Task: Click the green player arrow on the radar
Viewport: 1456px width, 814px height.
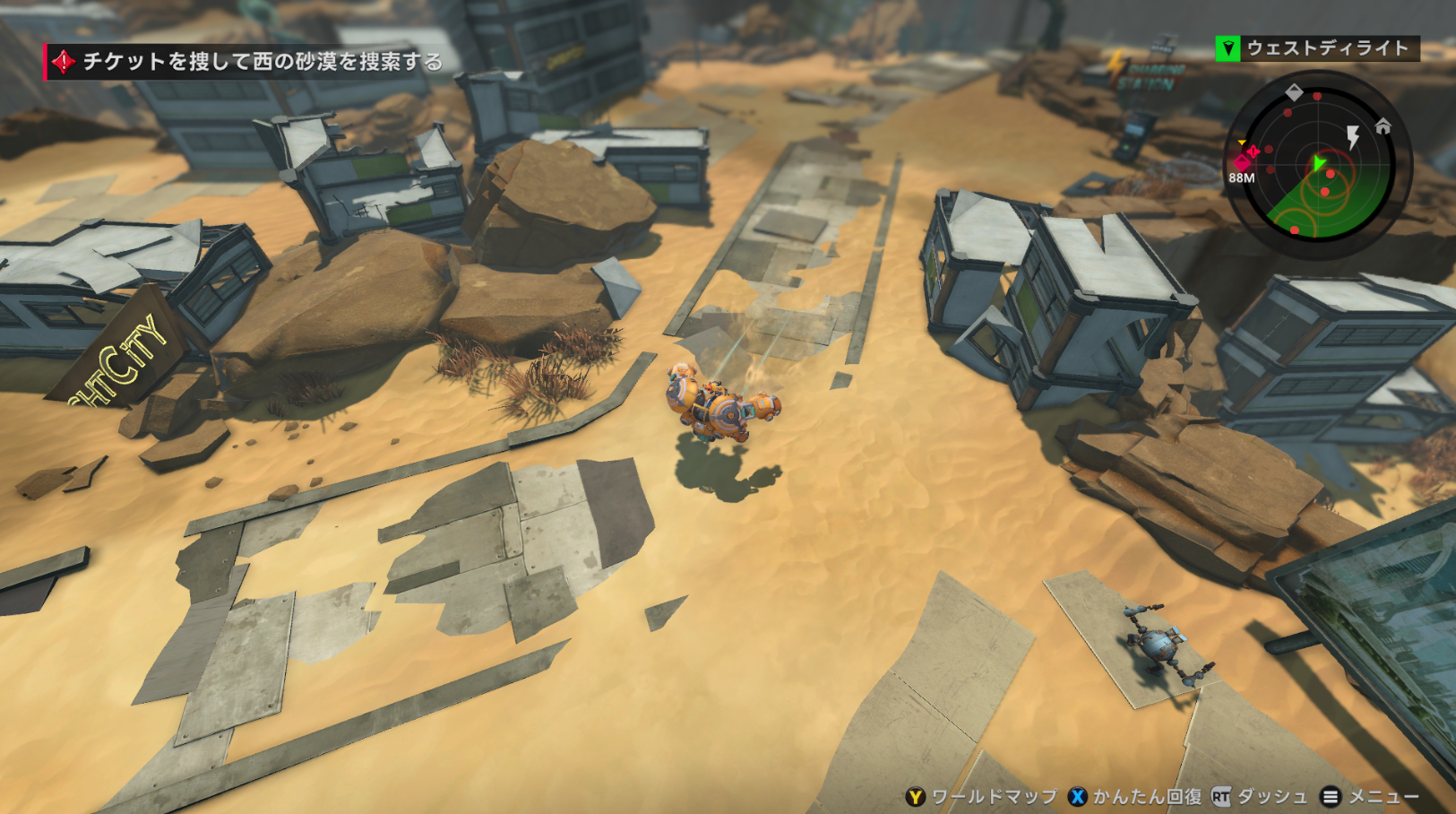Action: coord(1319,163)
